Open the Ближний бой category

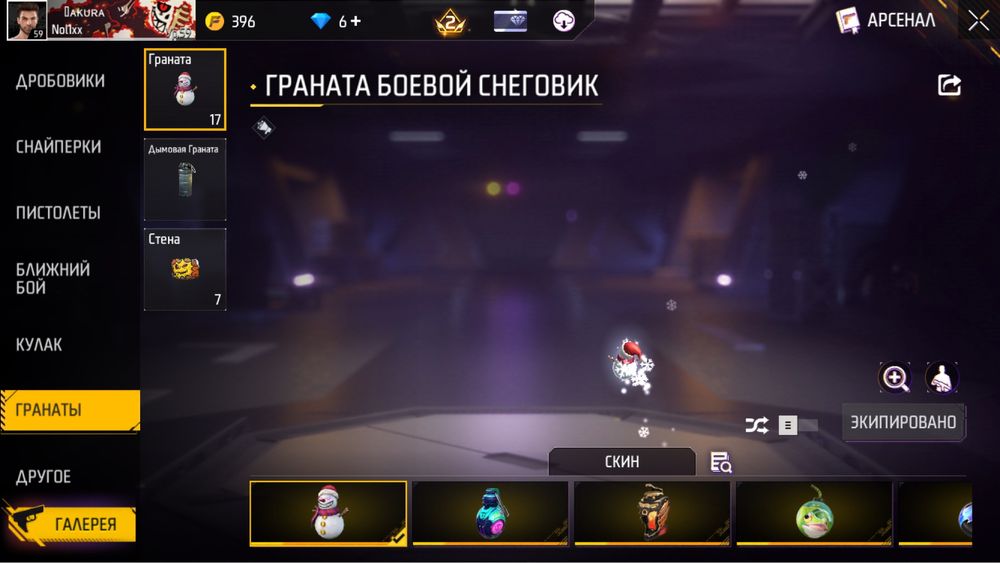tap(53, 279)
